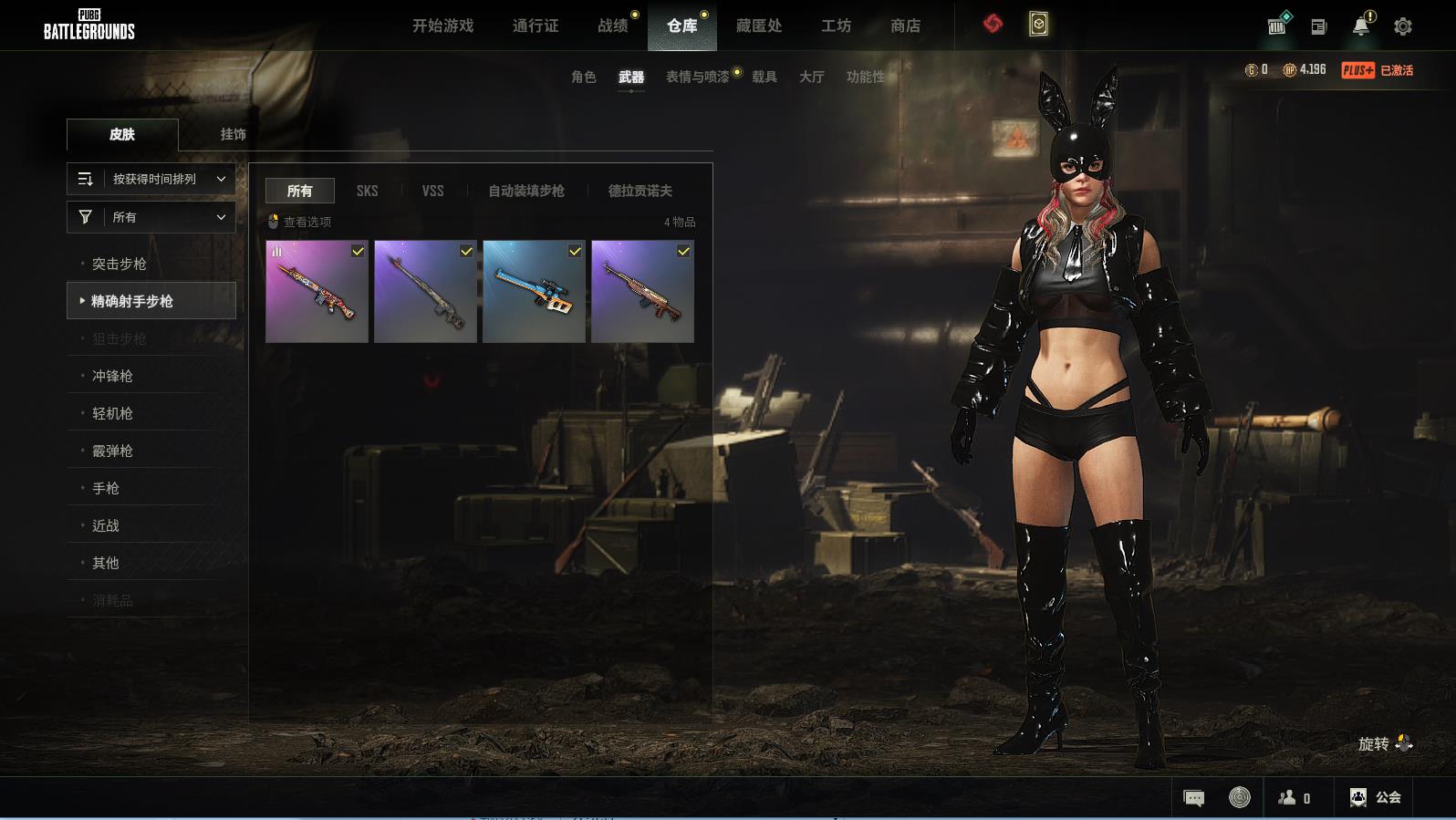Viewport: 1456px width, 820px height.
Task: Pick the blue scoped rifle skin
Action: 534,292
